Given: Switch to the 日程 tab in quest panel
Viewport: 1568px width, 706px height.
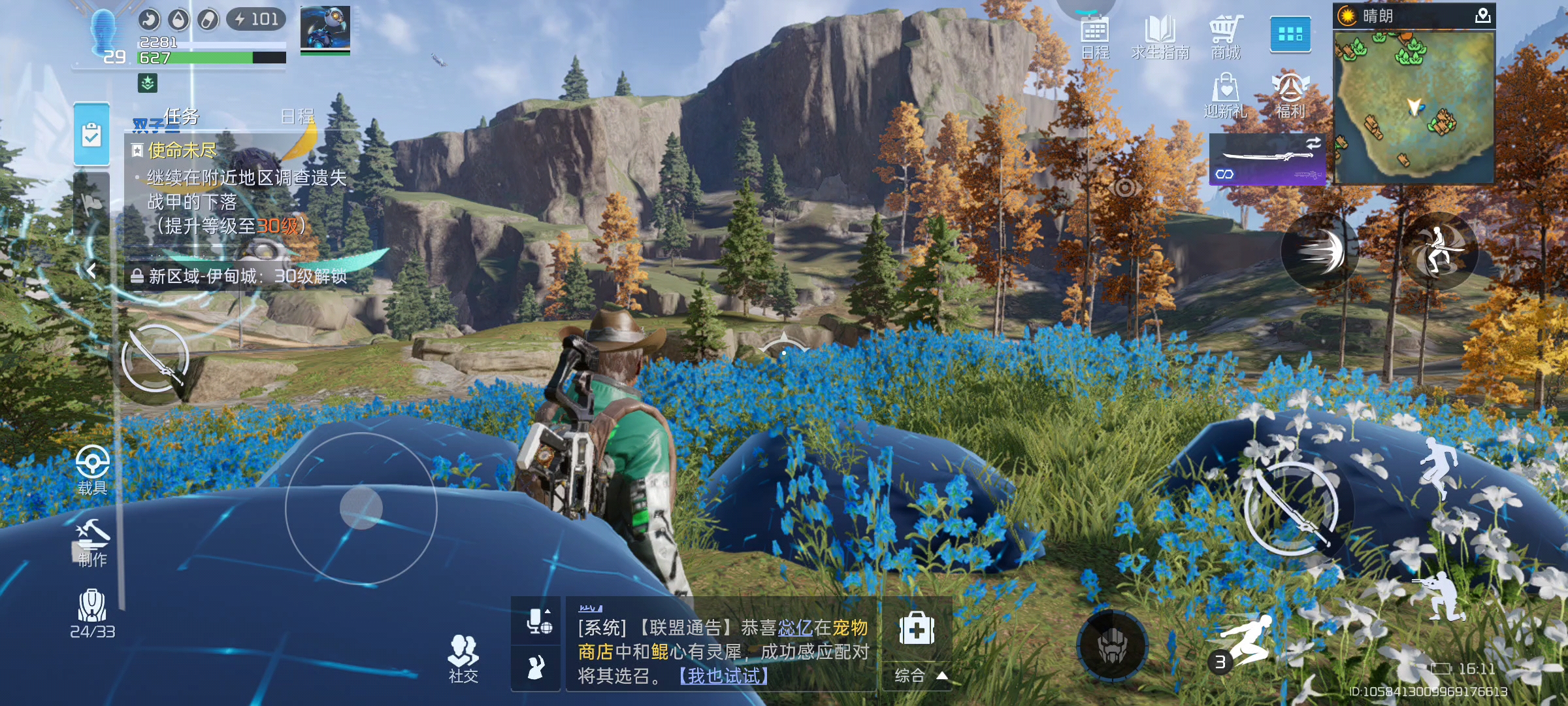Looking at the screenshot, I should (297, 116).
